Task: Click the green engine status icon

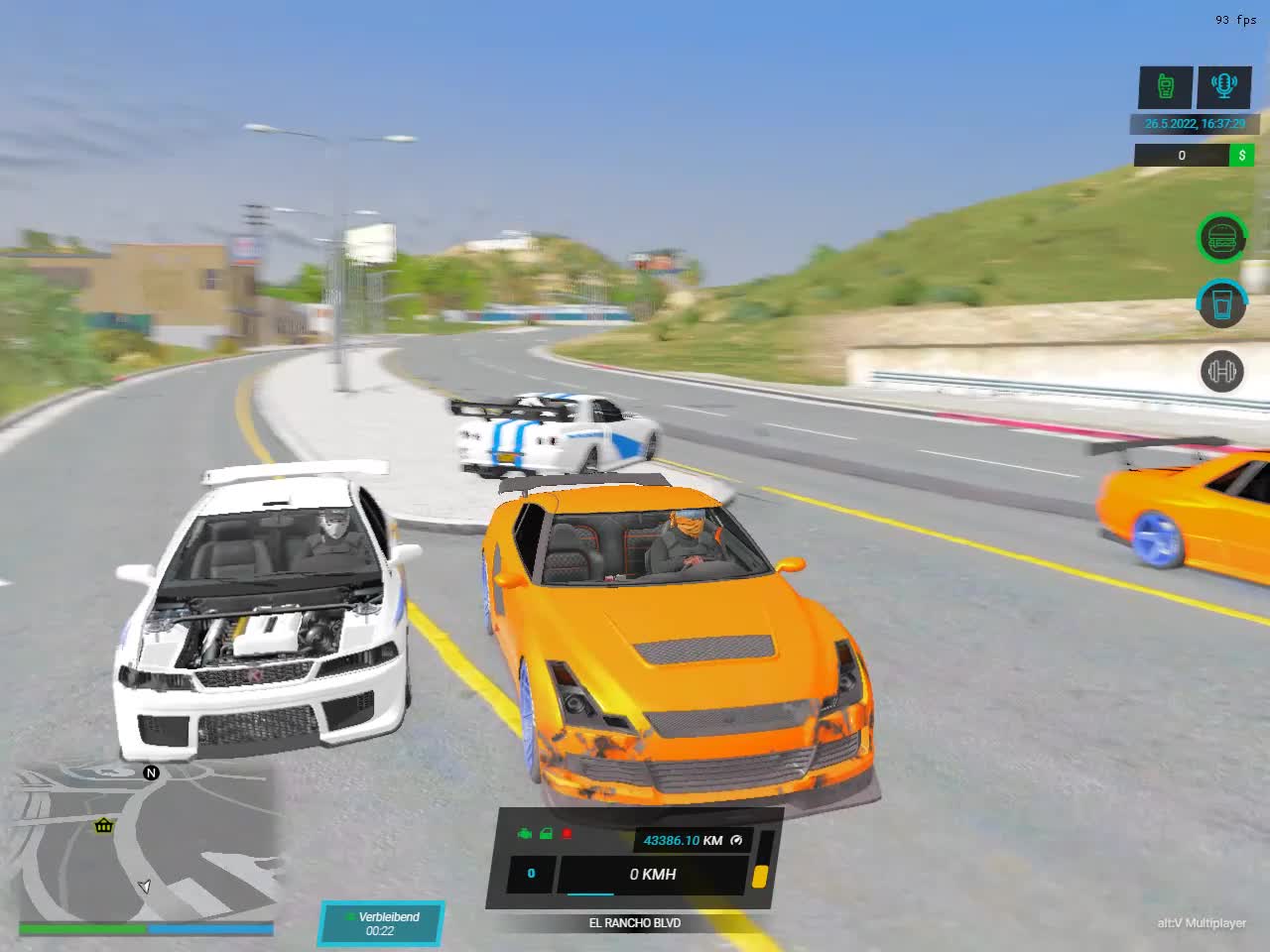Action: pos(525,834)
